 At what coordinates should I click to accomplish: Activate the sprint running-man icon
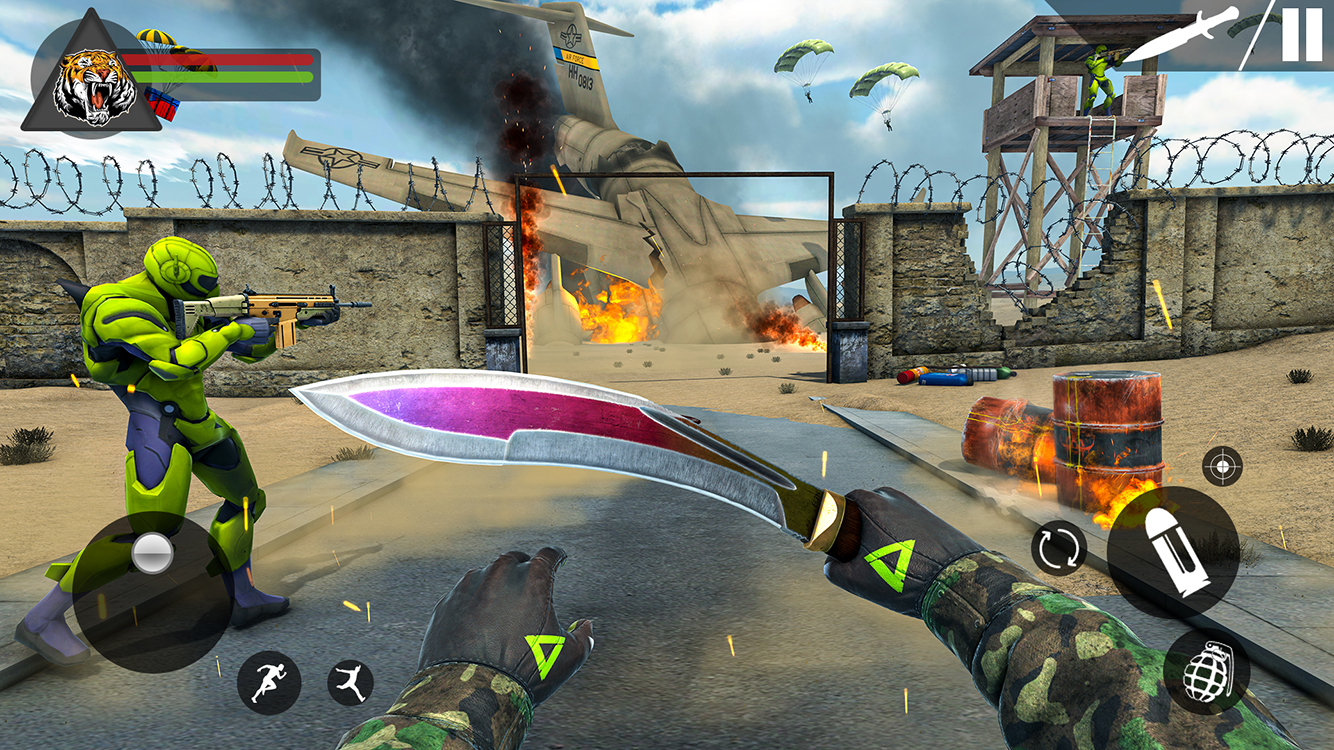[268, 677]
